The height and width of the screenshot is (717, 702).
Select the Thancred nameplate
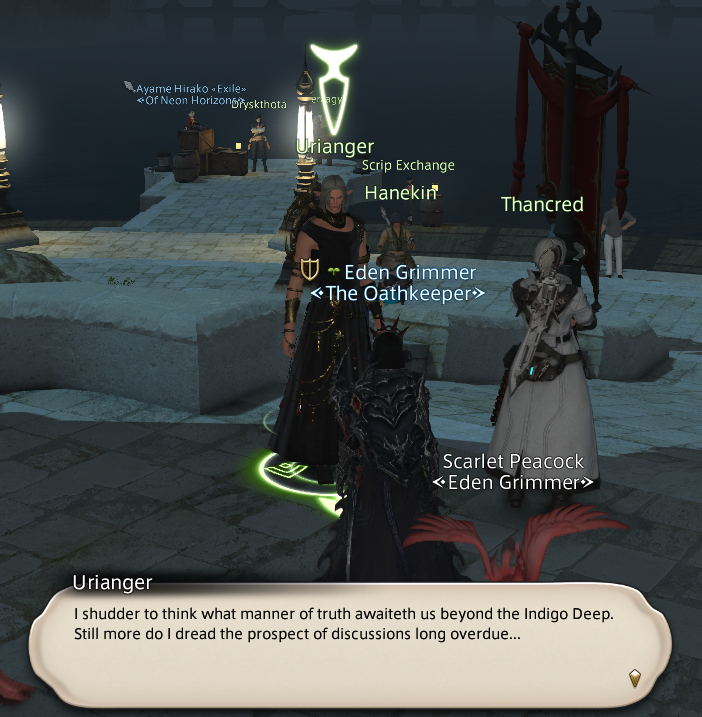coord(542,205)
